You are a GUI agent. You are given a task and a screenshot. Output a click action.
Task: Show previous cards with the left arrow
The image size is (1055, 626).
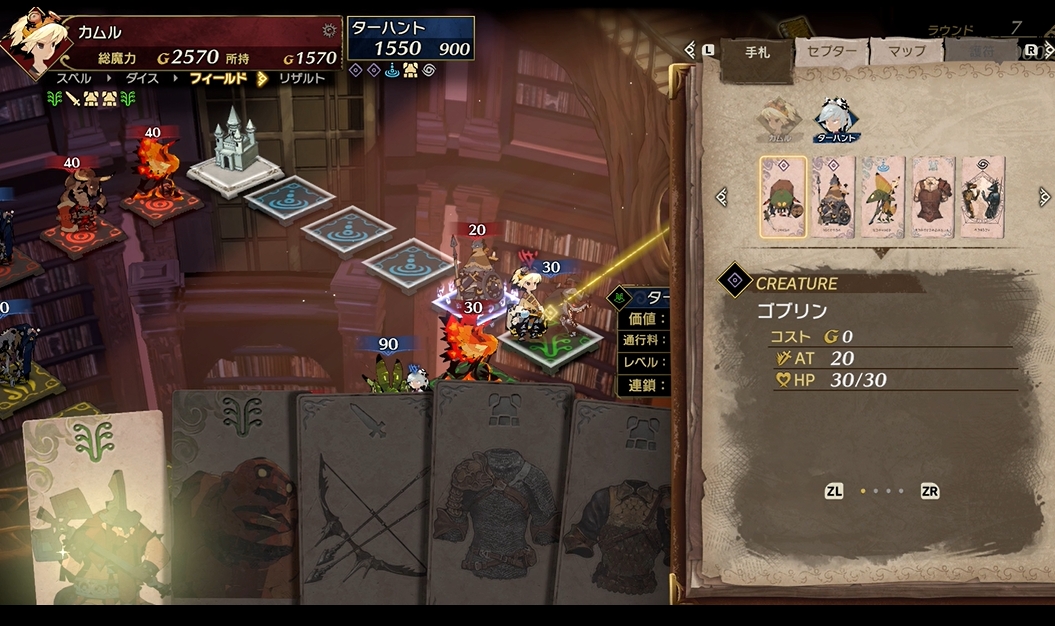coord(721,197)
